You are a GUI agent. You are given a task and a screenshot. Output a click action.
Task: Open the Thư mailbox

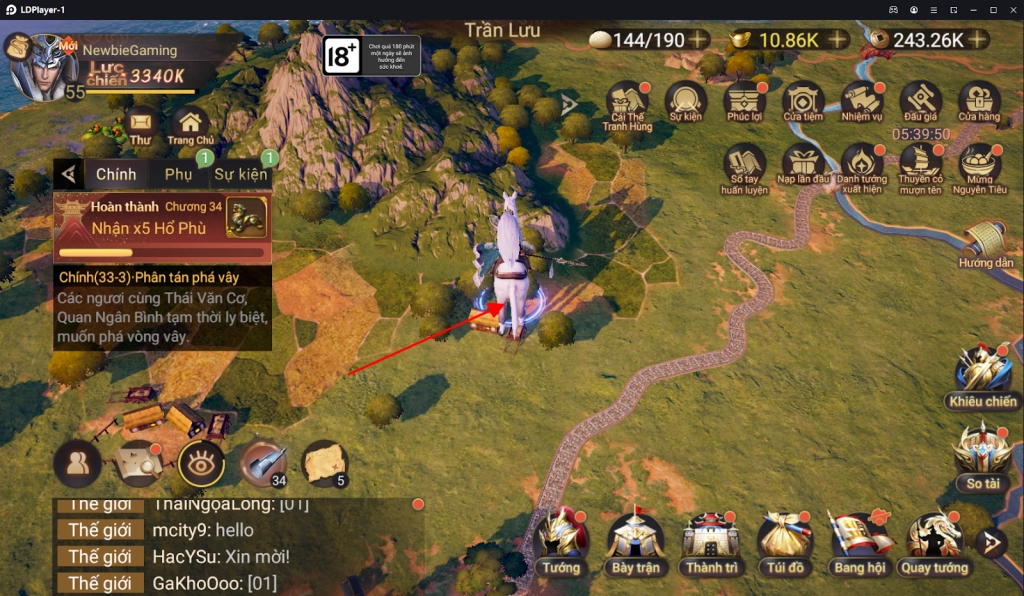pyautogui.click(x=140, y=124)
